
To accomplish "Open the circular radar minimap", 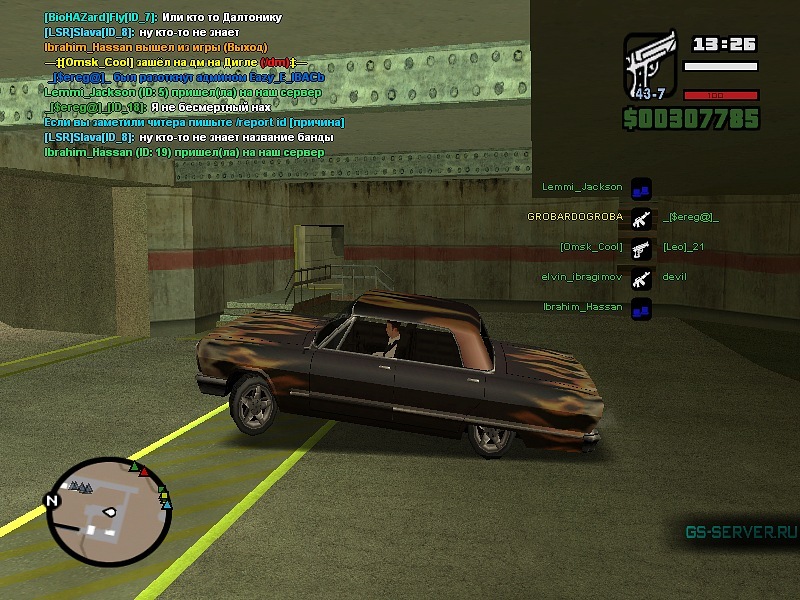I will (109, 510).
